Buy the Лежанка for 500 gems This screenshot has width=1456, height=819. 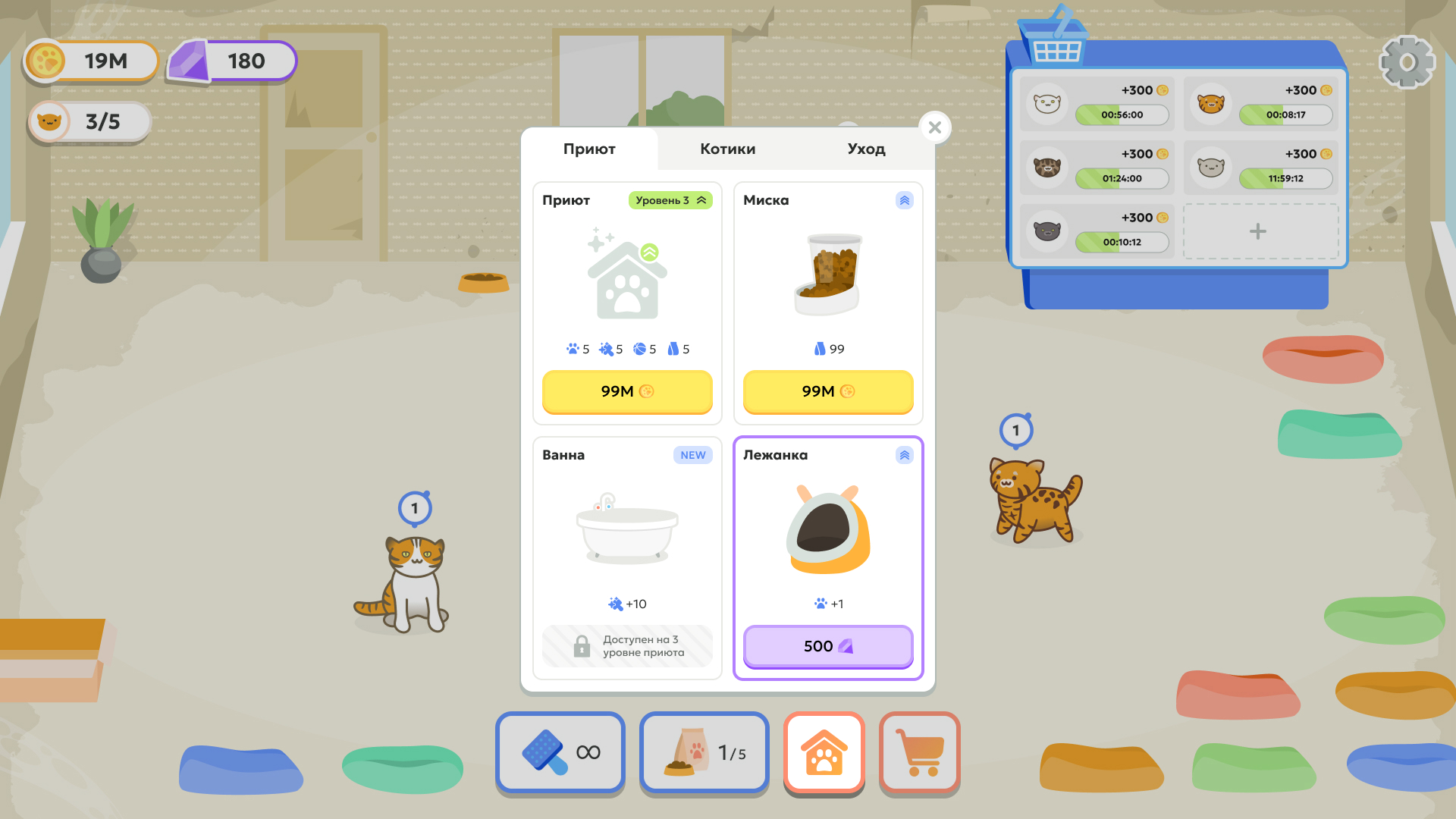pyautogui.click(x=827, y=647)
